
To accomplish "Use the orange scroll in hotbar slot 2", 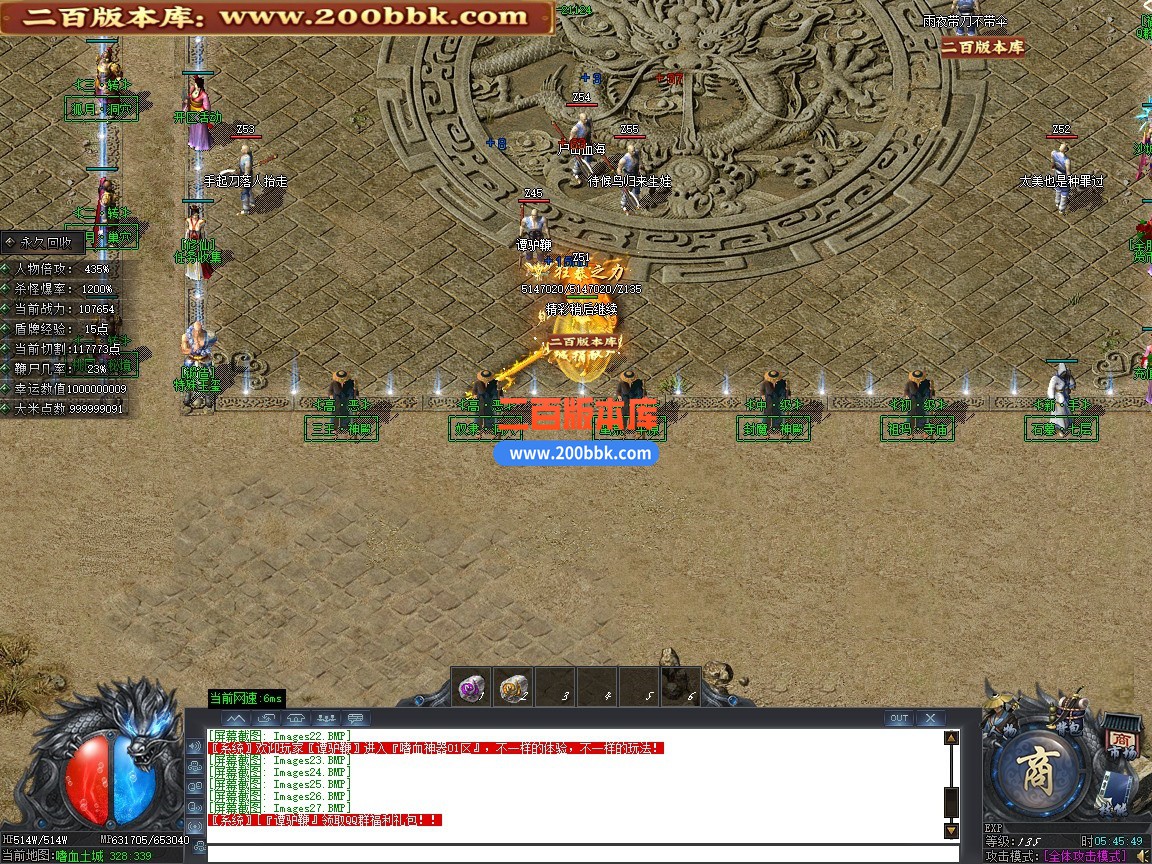I will pos(513,688).
